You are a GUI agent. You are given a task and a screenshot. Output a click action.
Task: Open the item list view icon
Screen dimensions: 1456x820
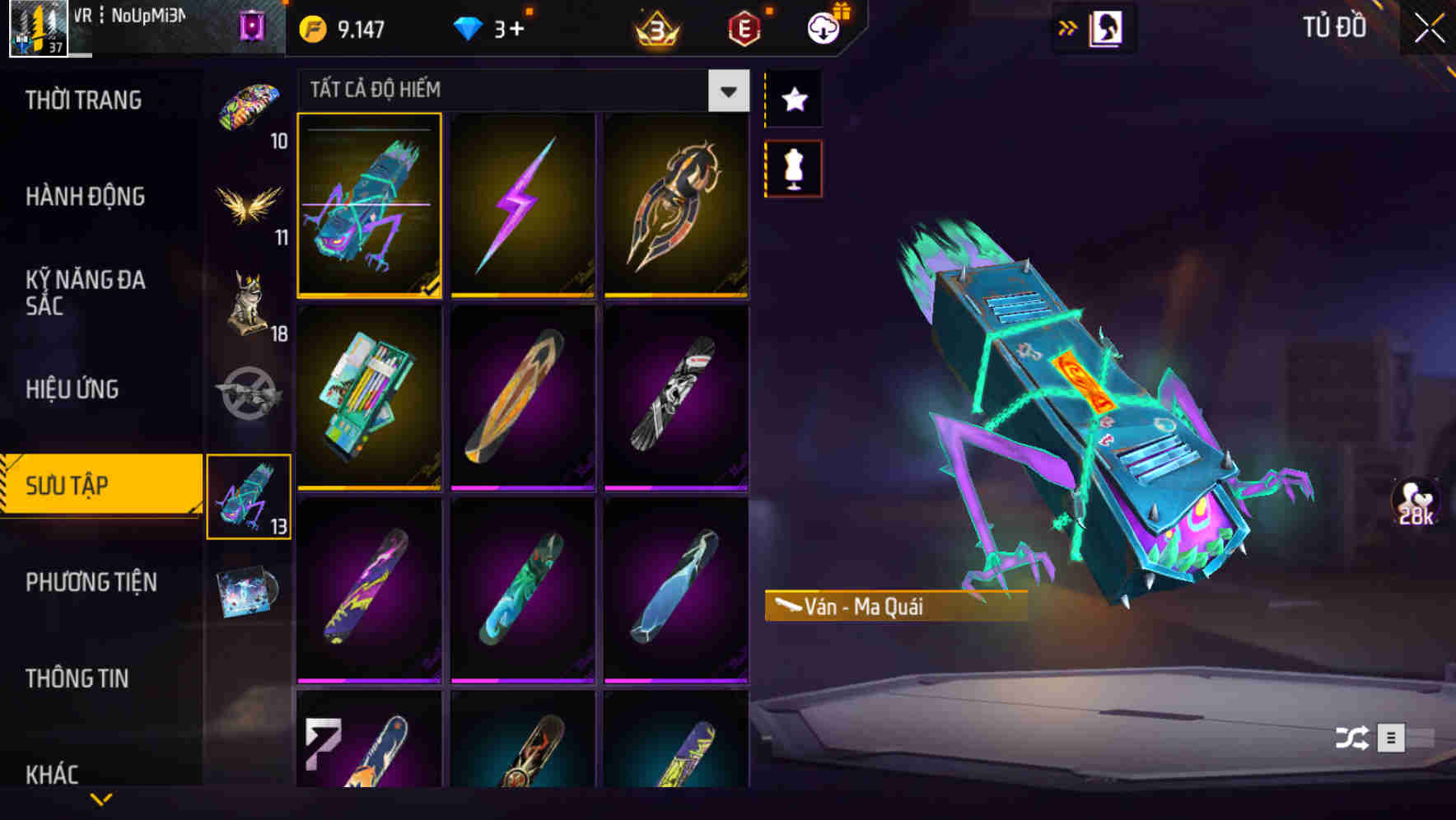click(x=1392, y=739)
